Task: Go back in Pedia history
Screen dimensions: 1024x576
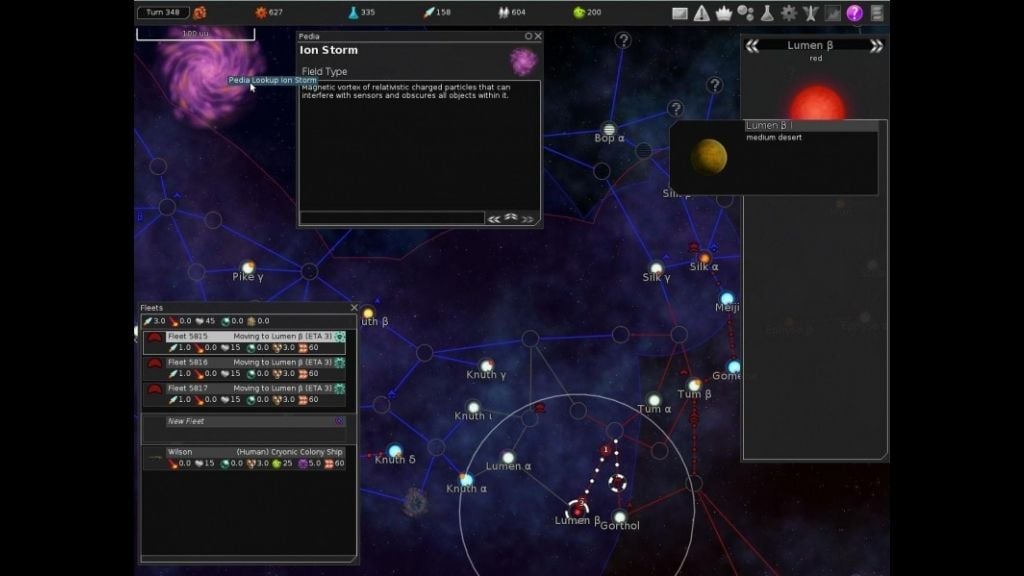Action: (x=493, y=218)
